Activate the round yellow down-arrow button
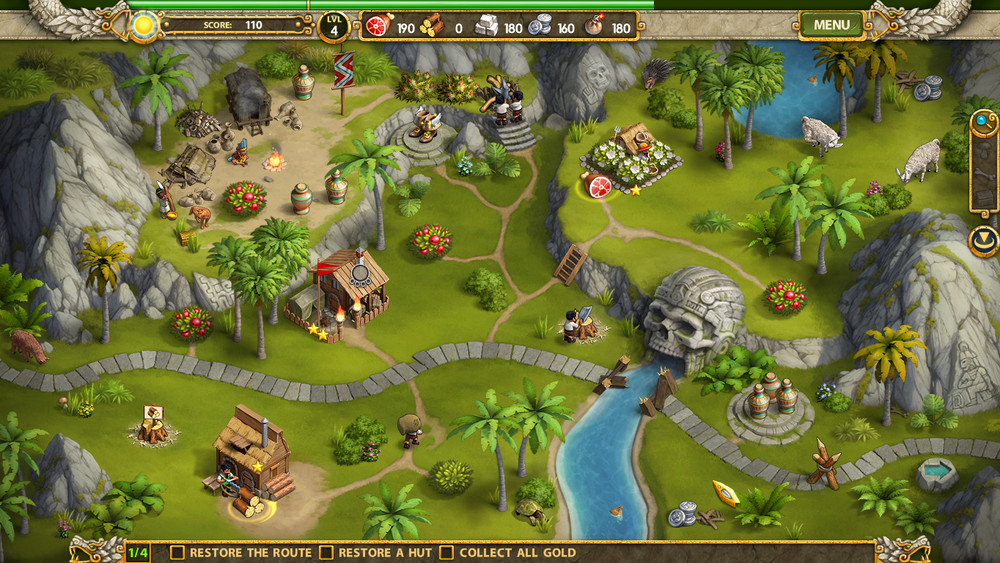Image resolution: width=1000 pixels, height=563 pixels. tap(984, 241)
